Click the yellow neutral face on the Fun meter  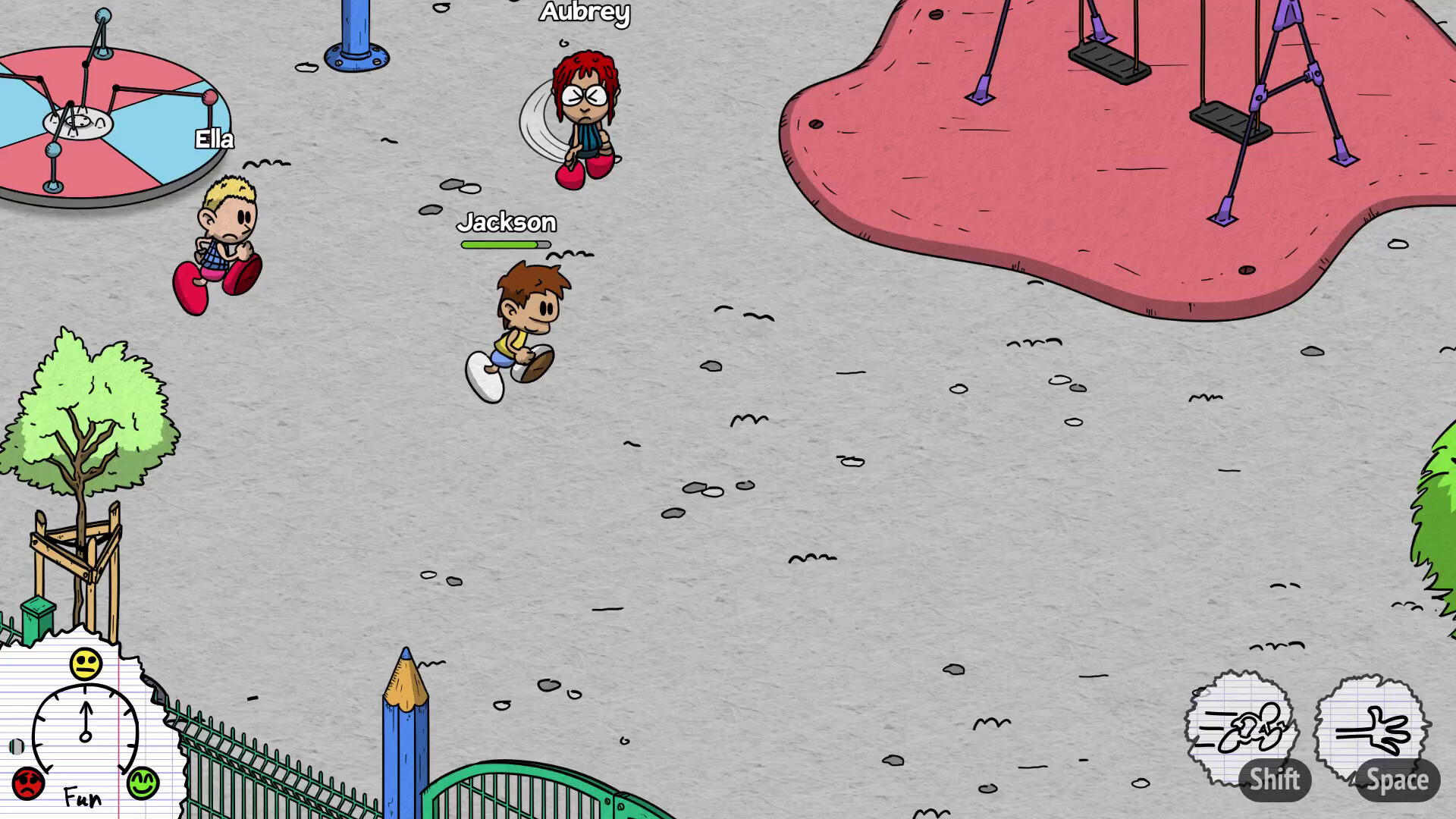click(86, 663)
